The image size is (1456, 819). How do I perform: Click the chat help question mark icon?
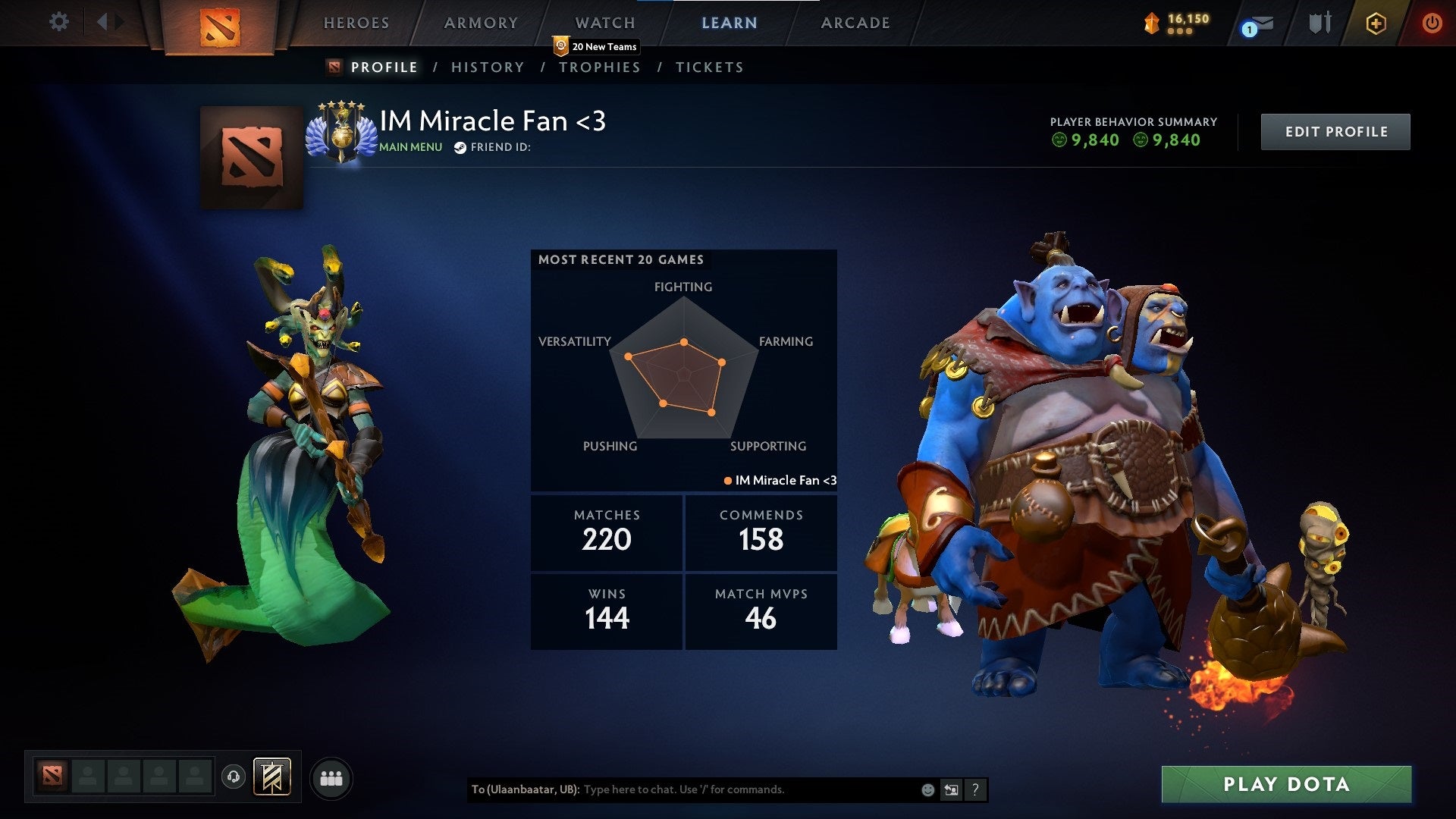click(975, 789)
